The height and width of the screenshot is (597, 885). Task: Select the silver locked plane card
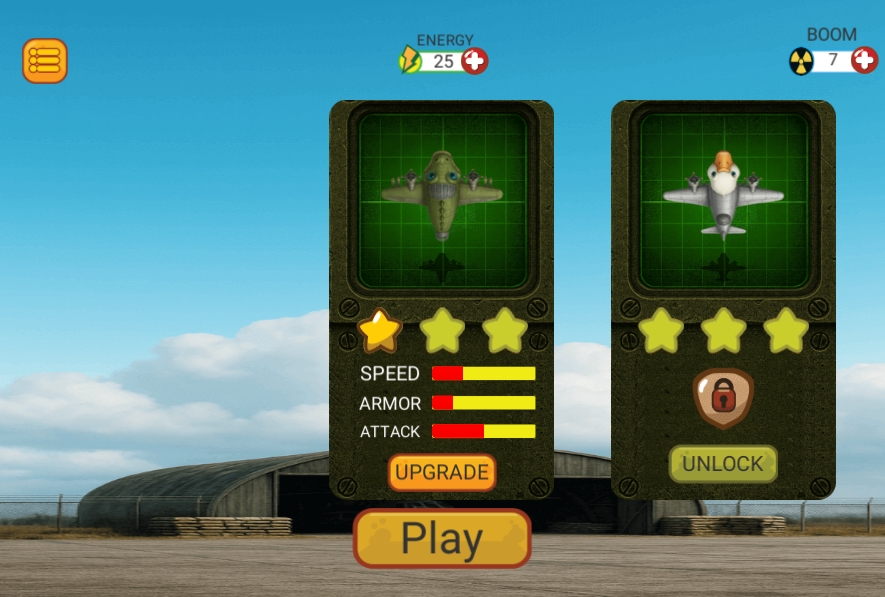click(723, 200)
